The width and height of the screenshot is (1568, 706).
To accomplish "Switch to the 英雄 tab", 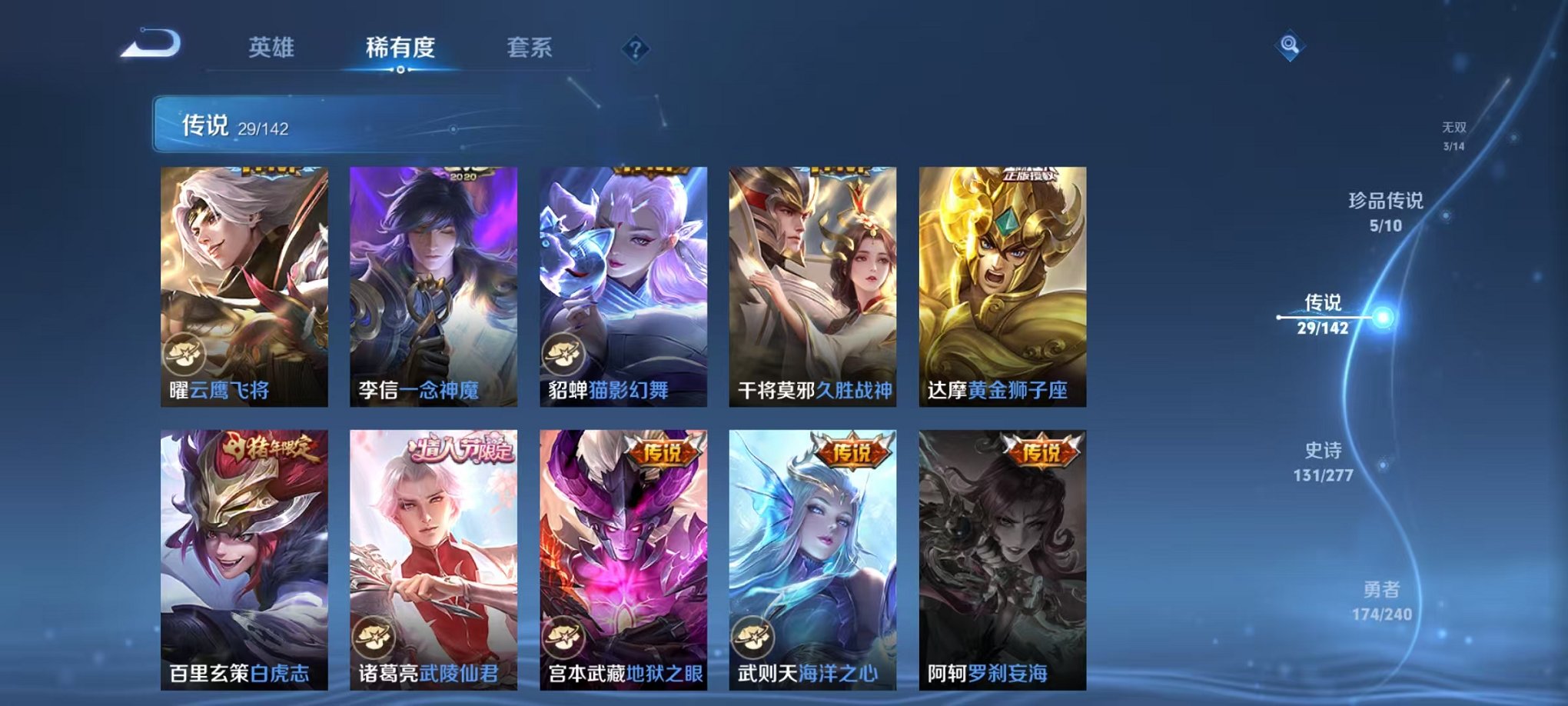I will click(271, 46).
